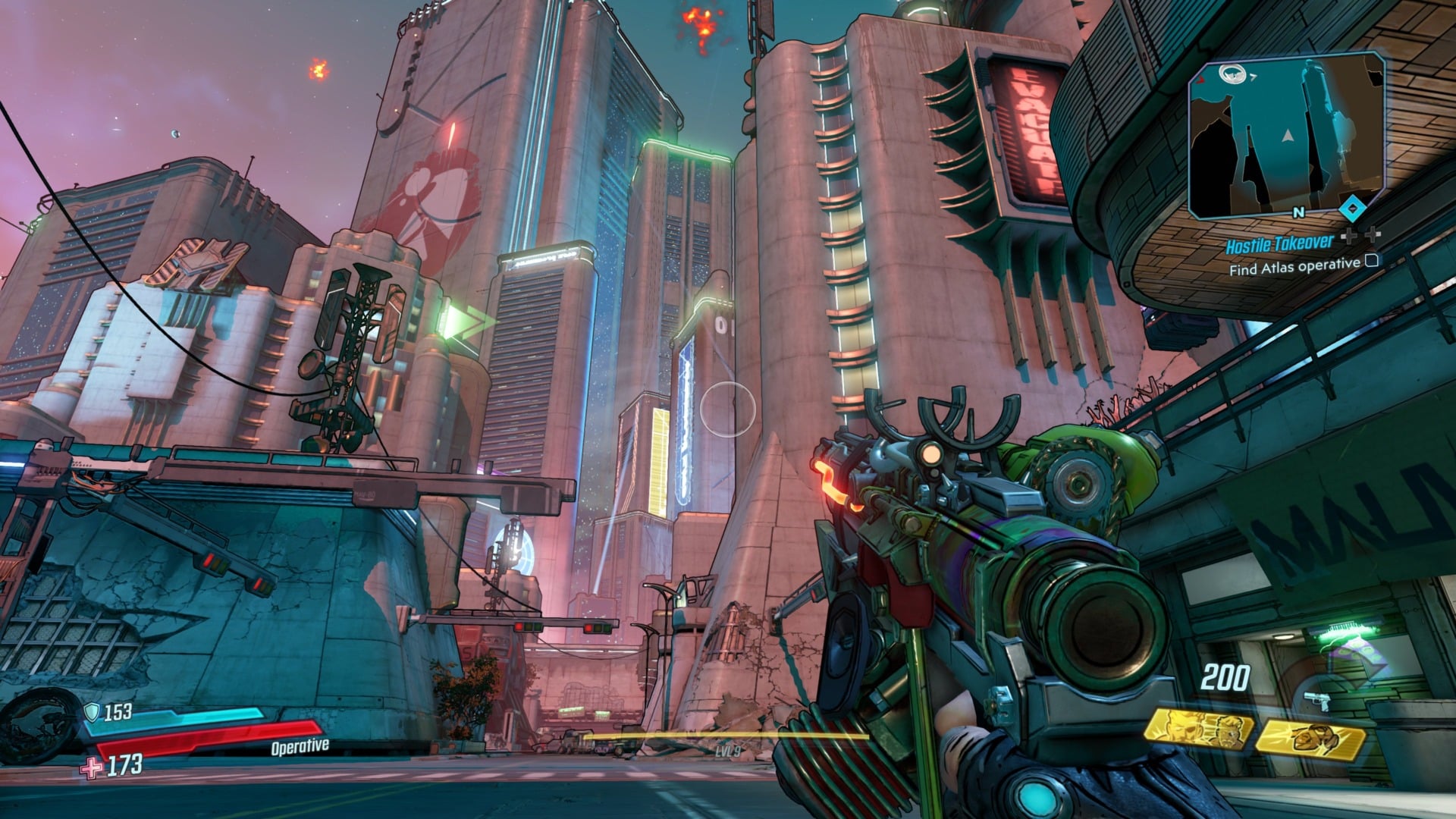
Task: Click the circular emblem at the minimap's top-left
Action: (x=1232, y=74)
